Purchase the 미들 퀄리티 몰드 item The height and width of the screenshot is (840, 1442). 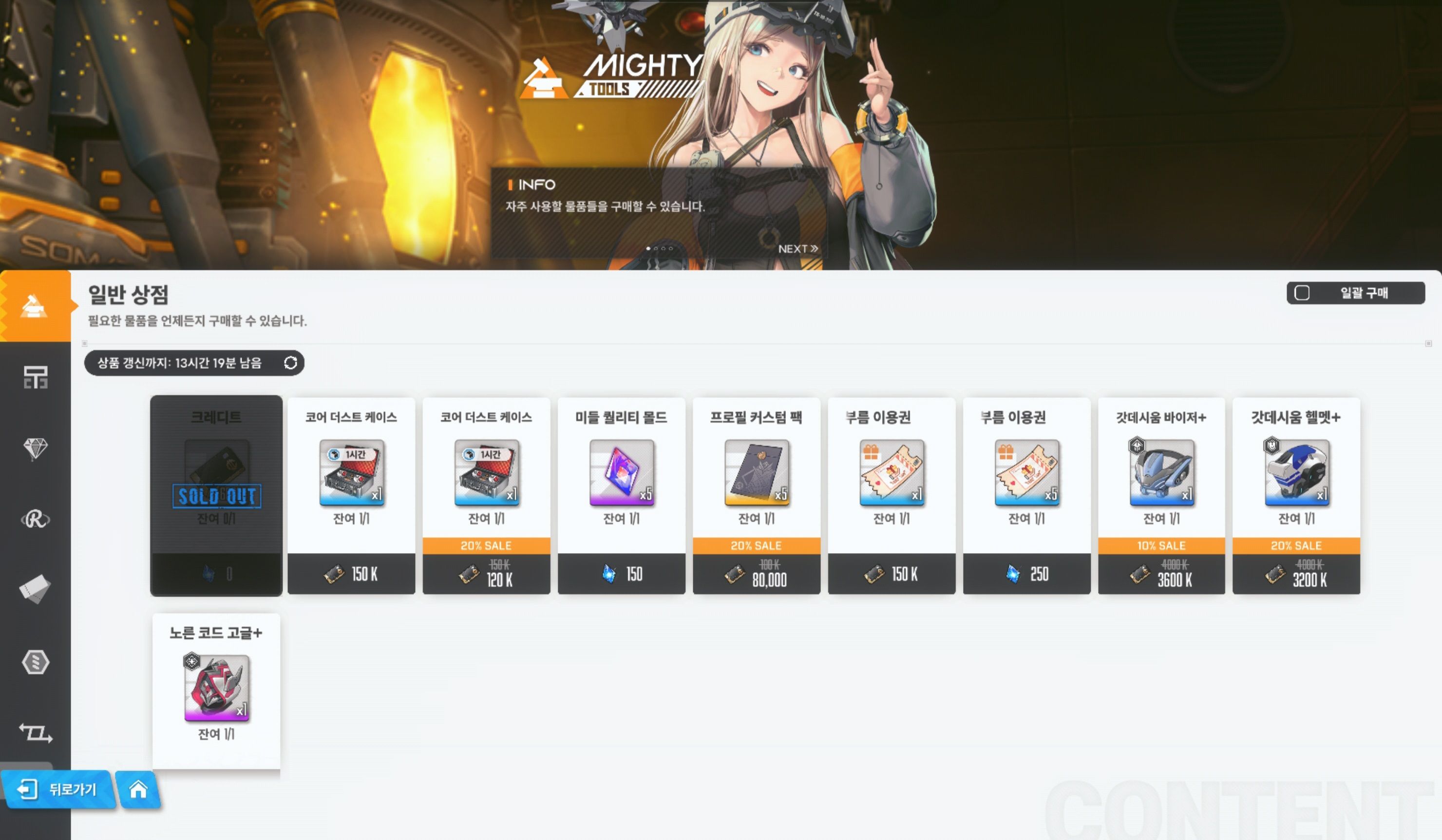(x=621, y=495)
